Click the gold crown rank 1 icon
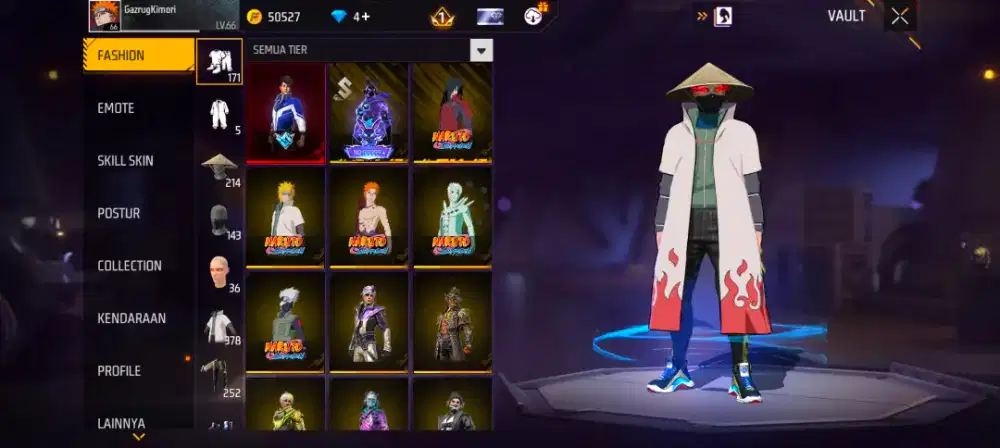The width and height of the screenshot is (1000, 448). [442, 17]
